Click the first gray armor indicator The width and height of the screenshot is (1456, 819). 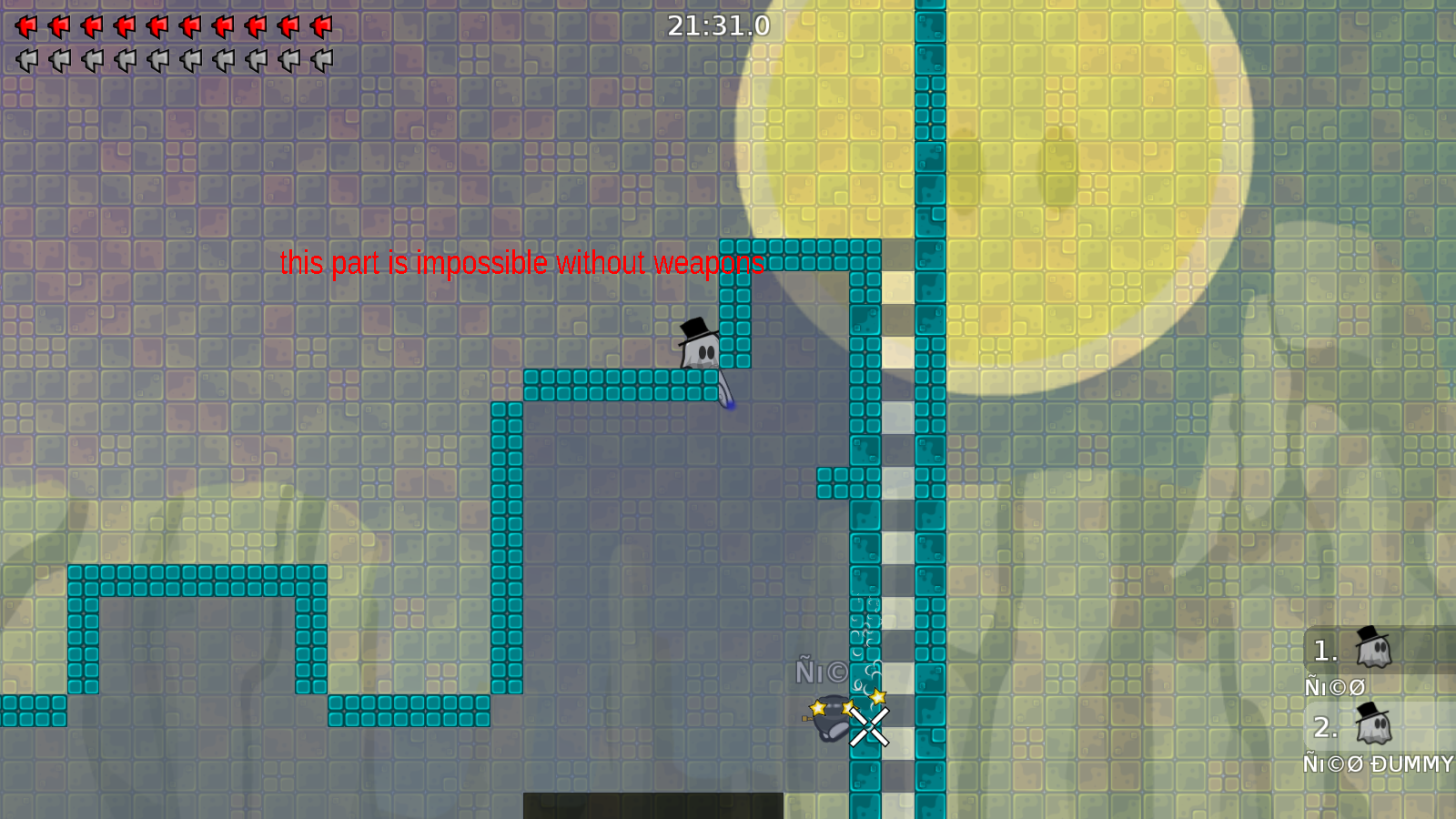pos(25,60)
